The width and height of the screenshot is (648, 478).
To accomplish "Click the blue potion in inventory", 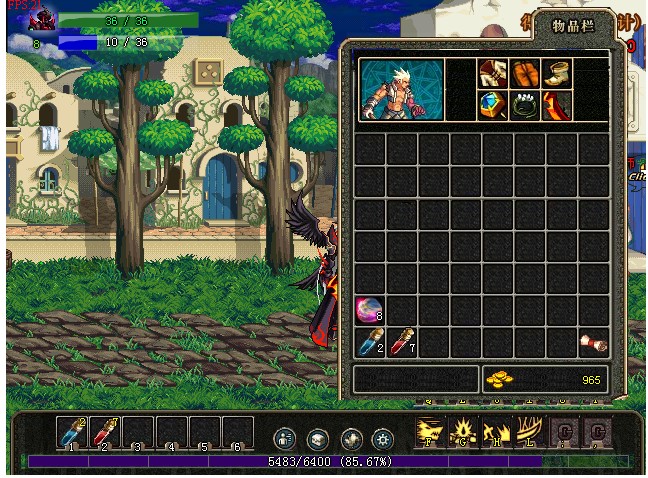I will click(369, 343).
